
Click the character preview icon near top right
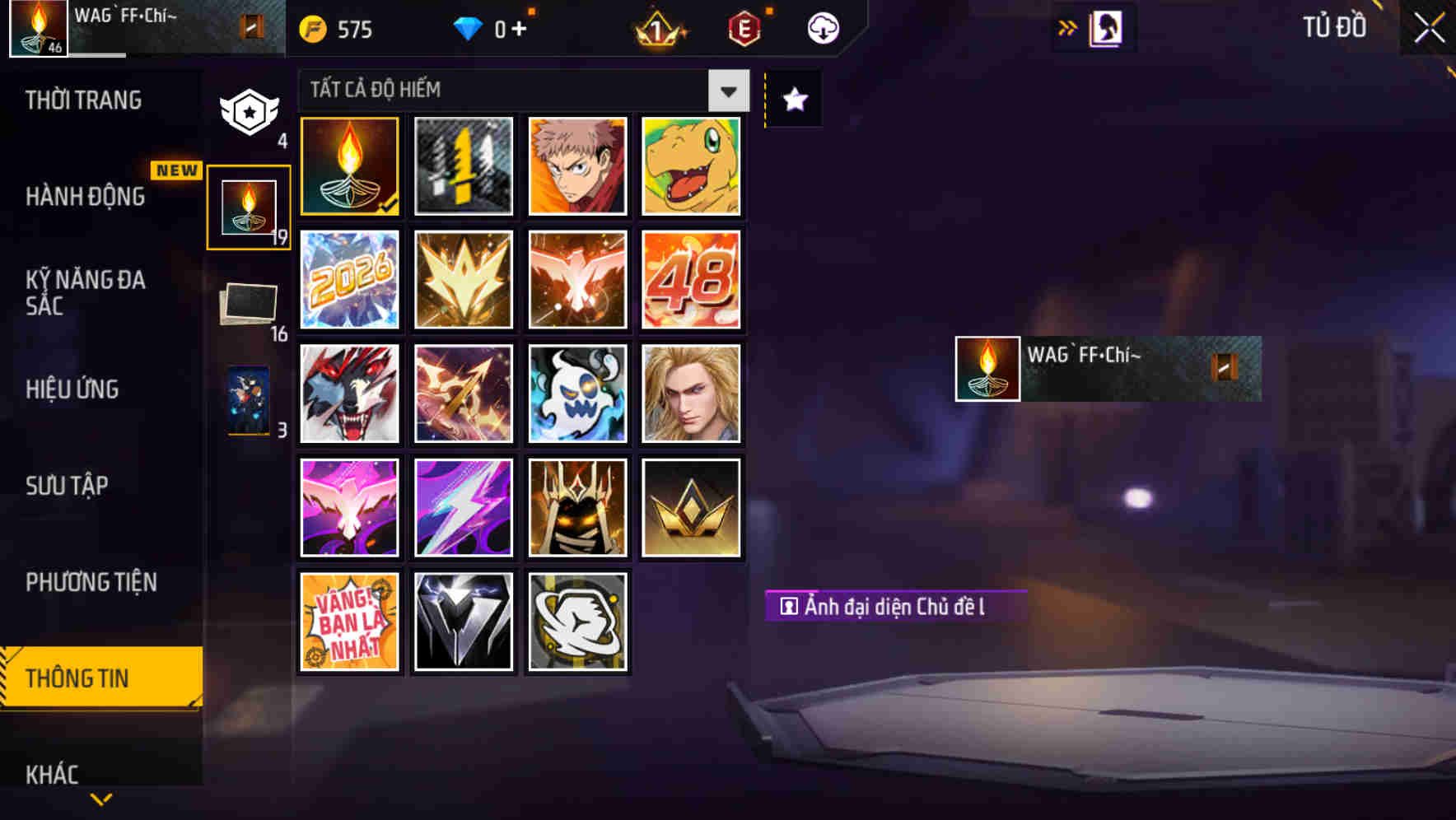1108,26
